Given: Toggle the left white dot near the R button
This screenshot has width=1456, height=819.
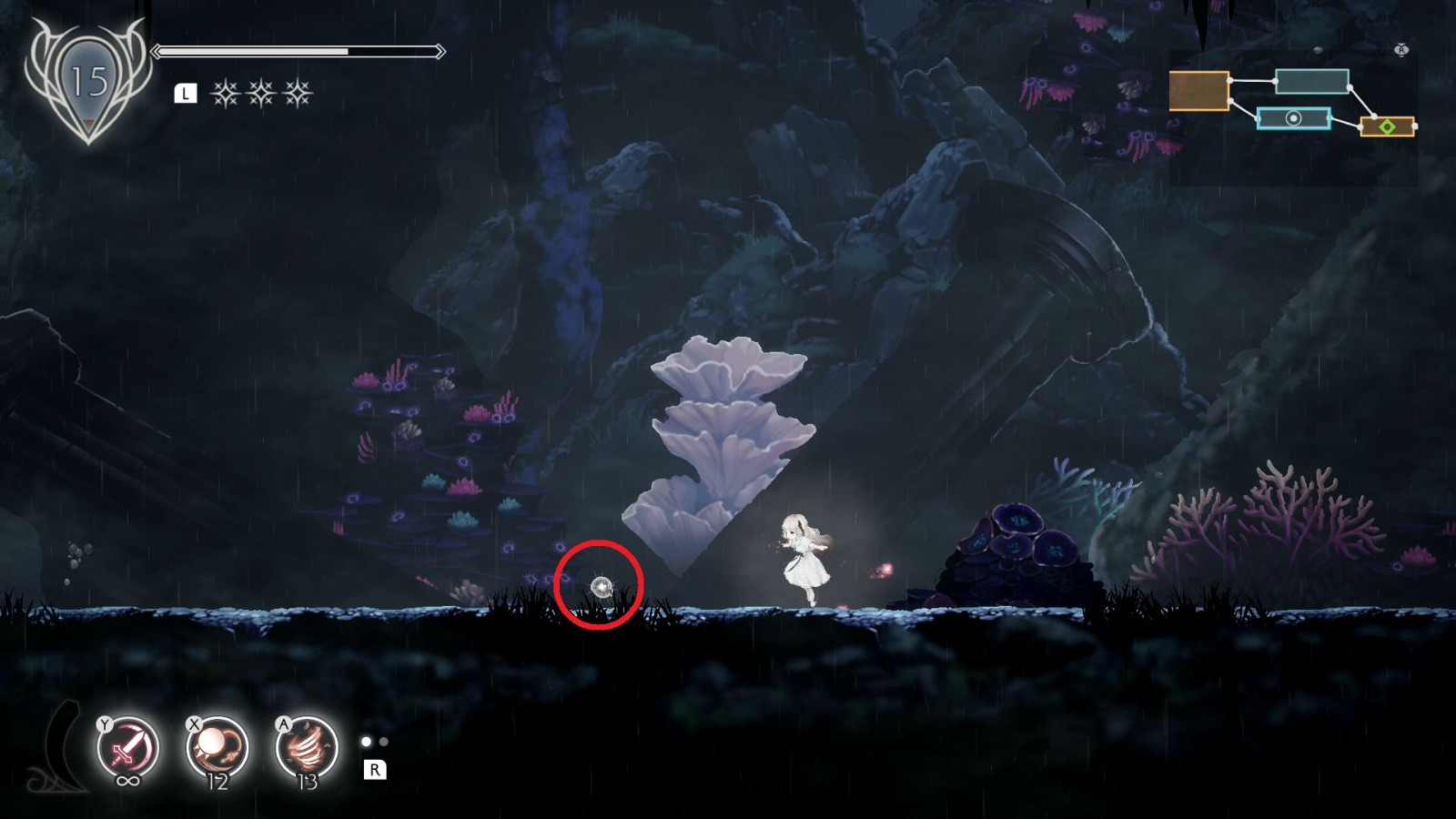Looking at the screenshot, I should [x=366, y=741].
